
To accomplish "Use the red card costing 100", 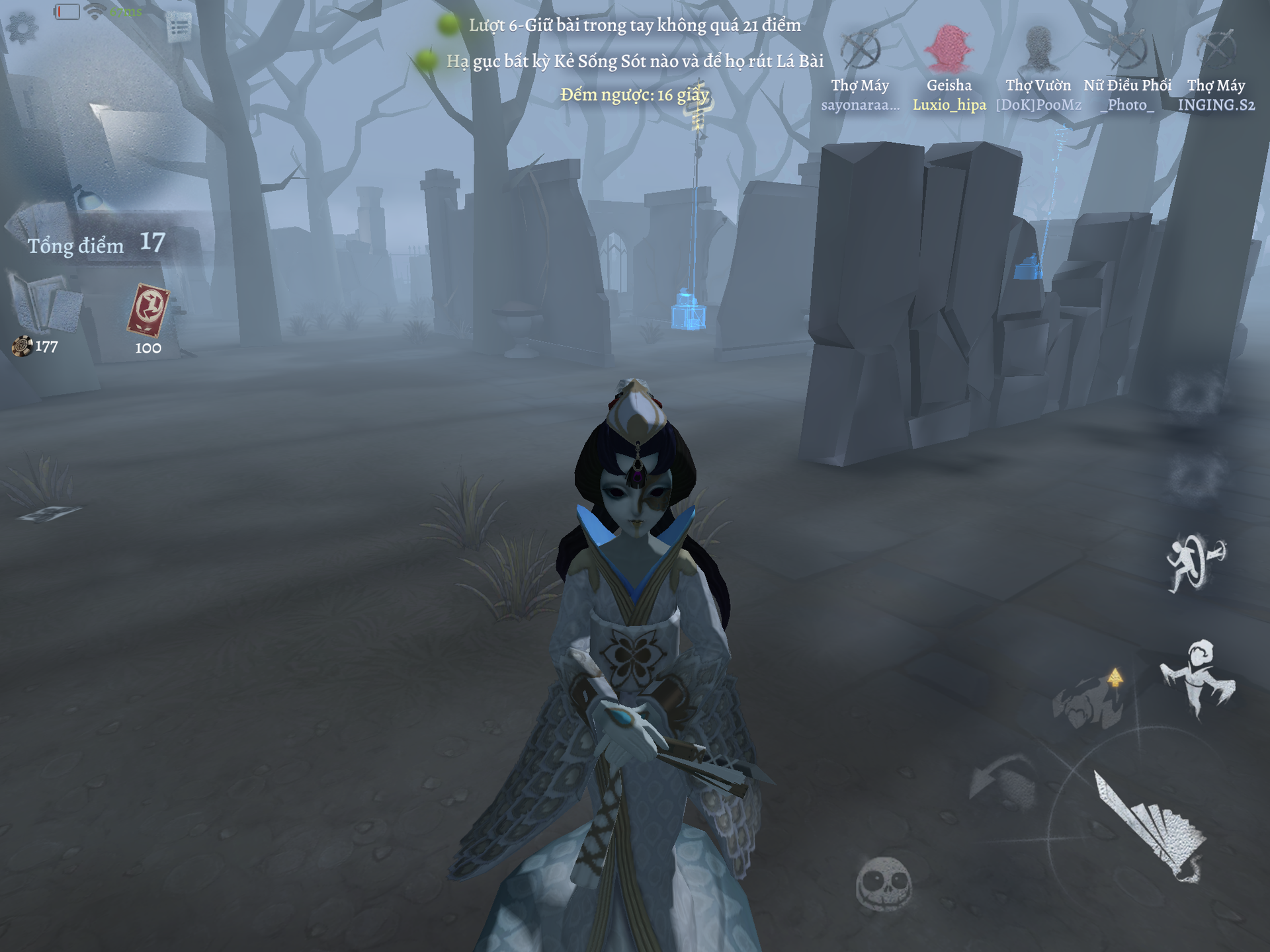I will click(148, 310).
